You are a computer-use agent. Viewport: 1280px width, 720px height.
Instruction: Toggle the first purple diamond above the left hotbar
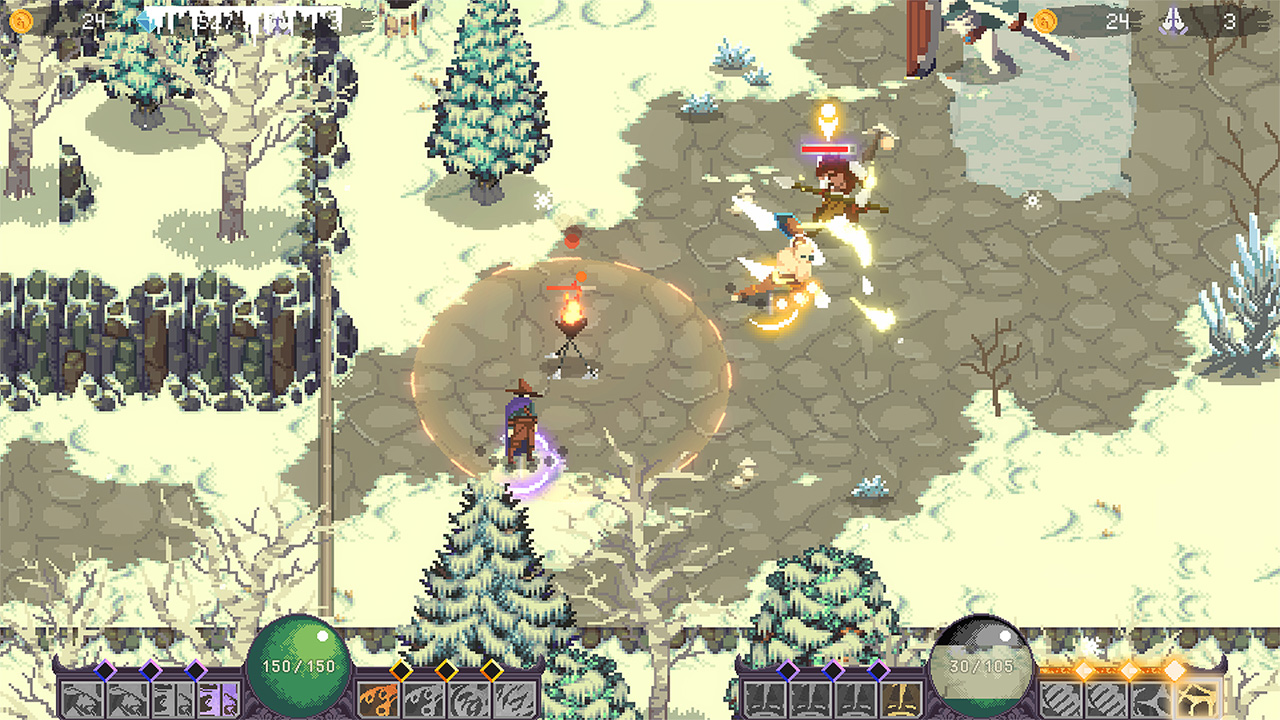105,670
